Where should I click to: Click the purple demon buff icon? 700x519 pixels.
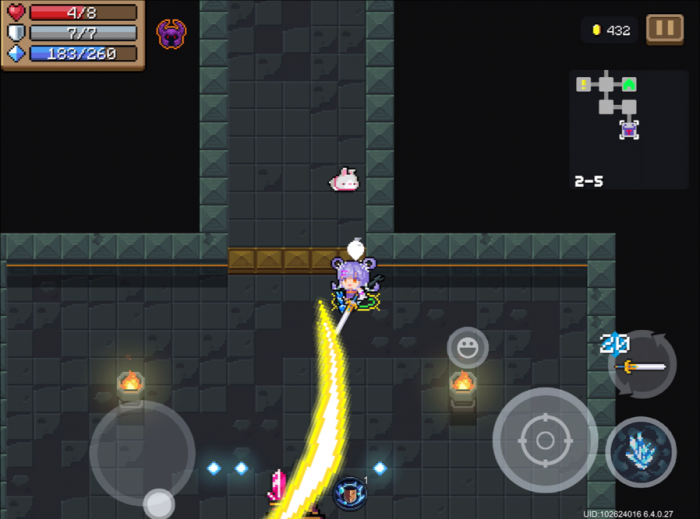pyautogui.click(x=171, y=34)
